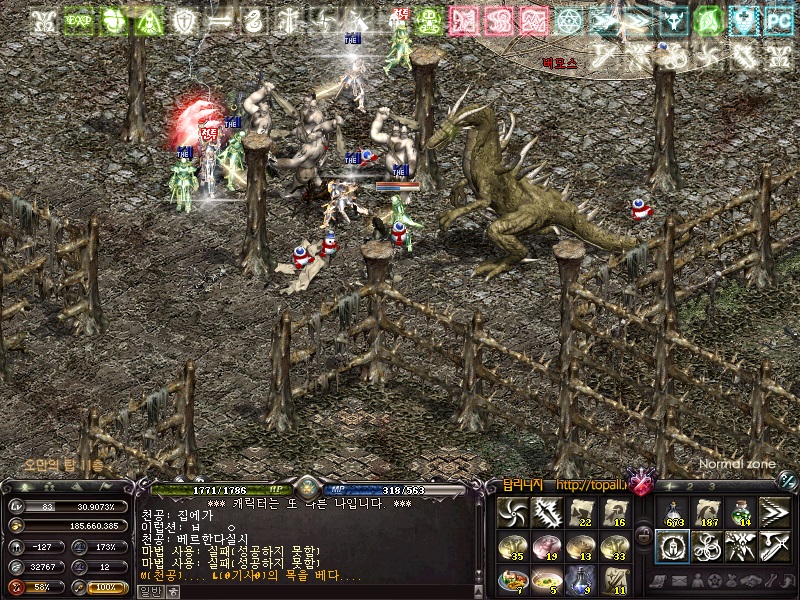
Task: Select the 일반 chat tab
Action: 148,591
